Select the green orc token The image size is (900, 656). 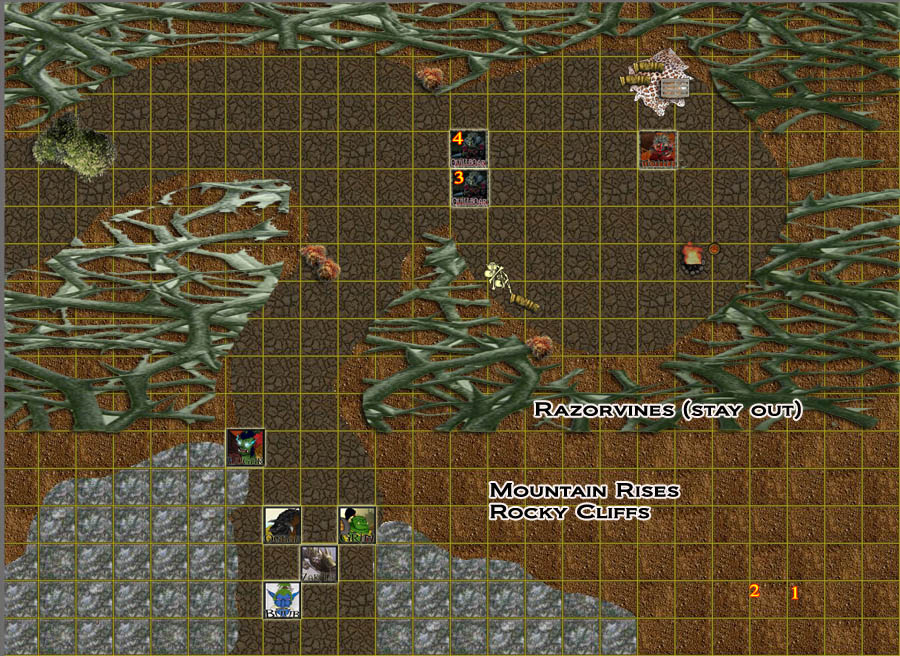pyautogui.click(x=356, y=525)
